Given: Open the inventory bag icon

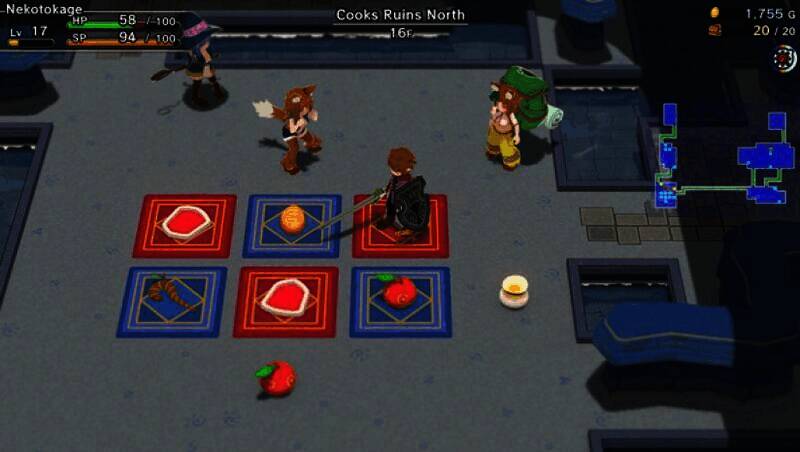Looking at the screenshot, I should click(x=714, y=31).
